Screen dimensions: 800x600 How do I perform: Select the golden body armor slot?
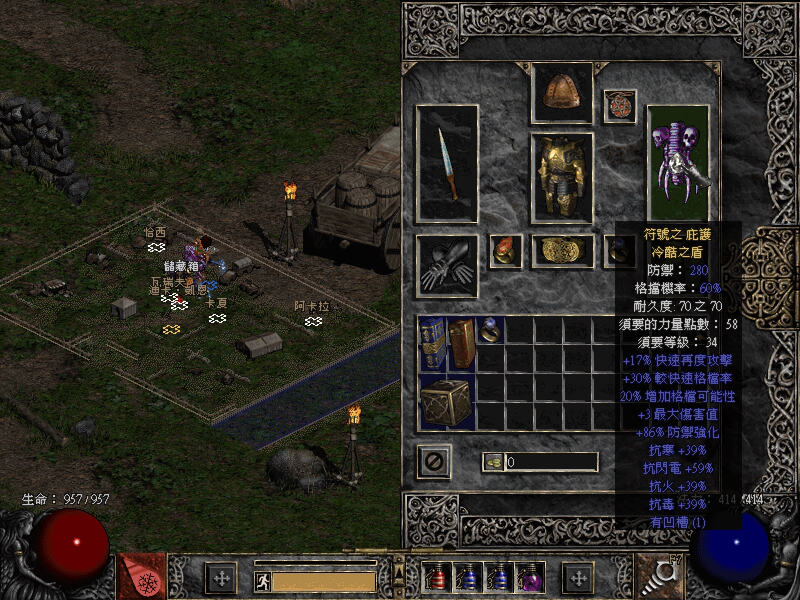pos(561,177)
